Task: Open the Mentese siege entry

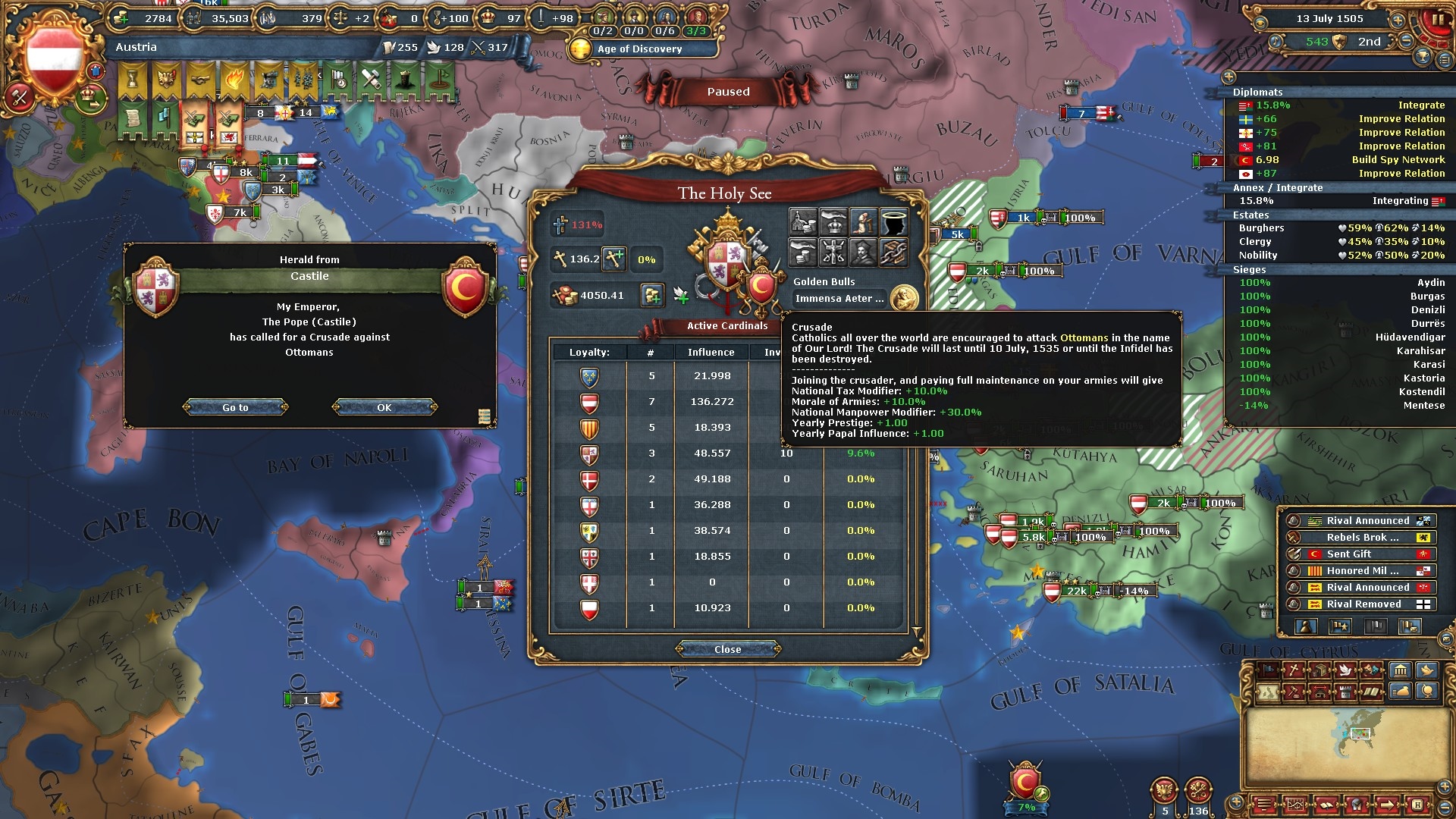Action: tap(1339, 406)
